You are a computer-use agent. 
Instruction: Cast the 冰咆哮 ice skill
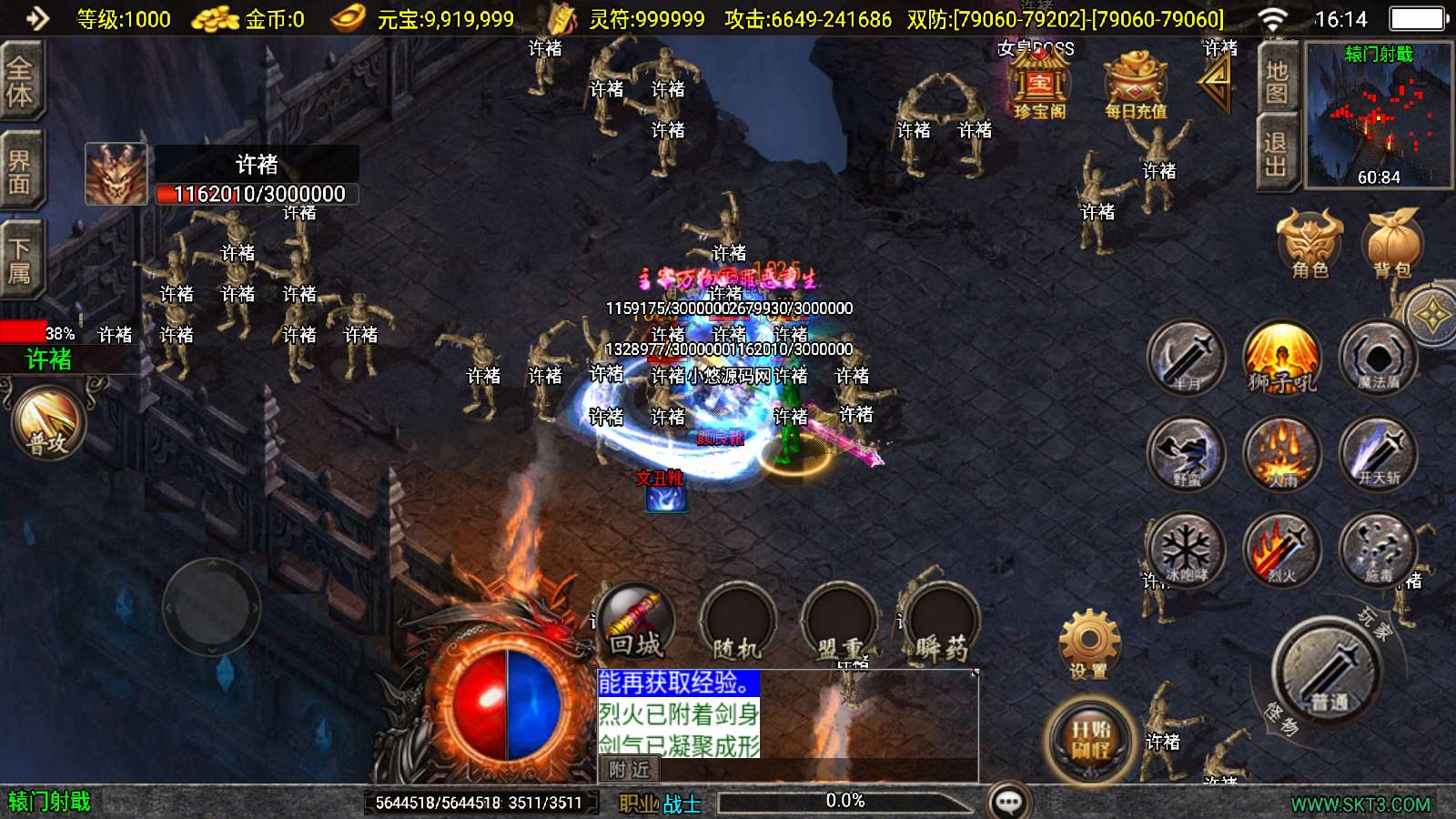pos(1185,550)
